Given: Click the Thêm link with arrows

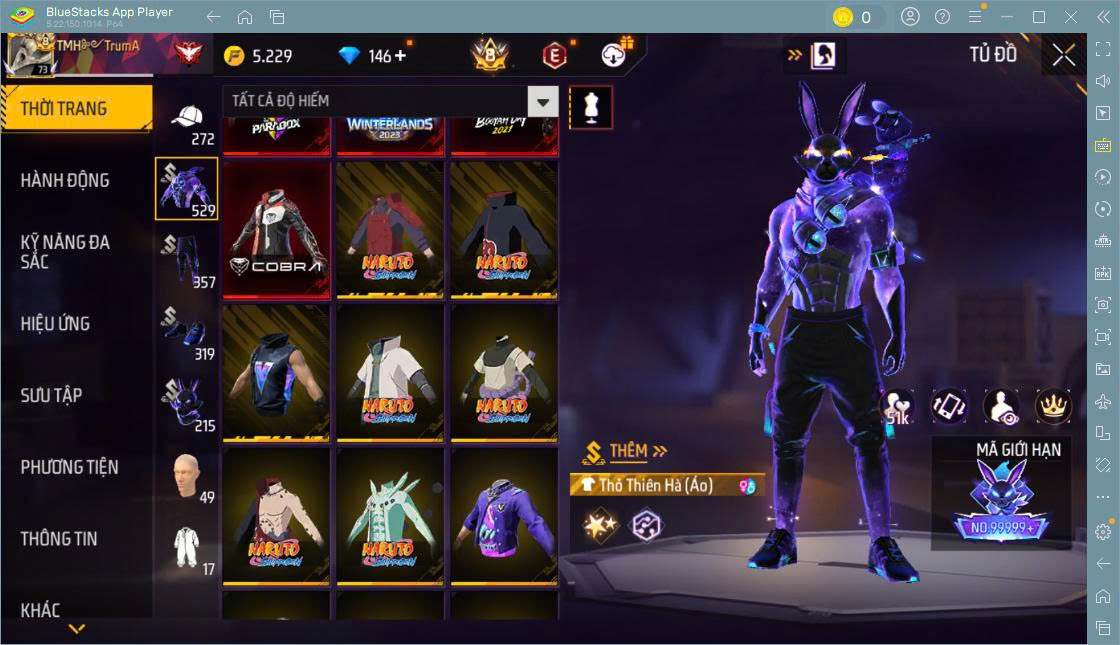Looking at the screenshot, I should (x=637, y=452).
